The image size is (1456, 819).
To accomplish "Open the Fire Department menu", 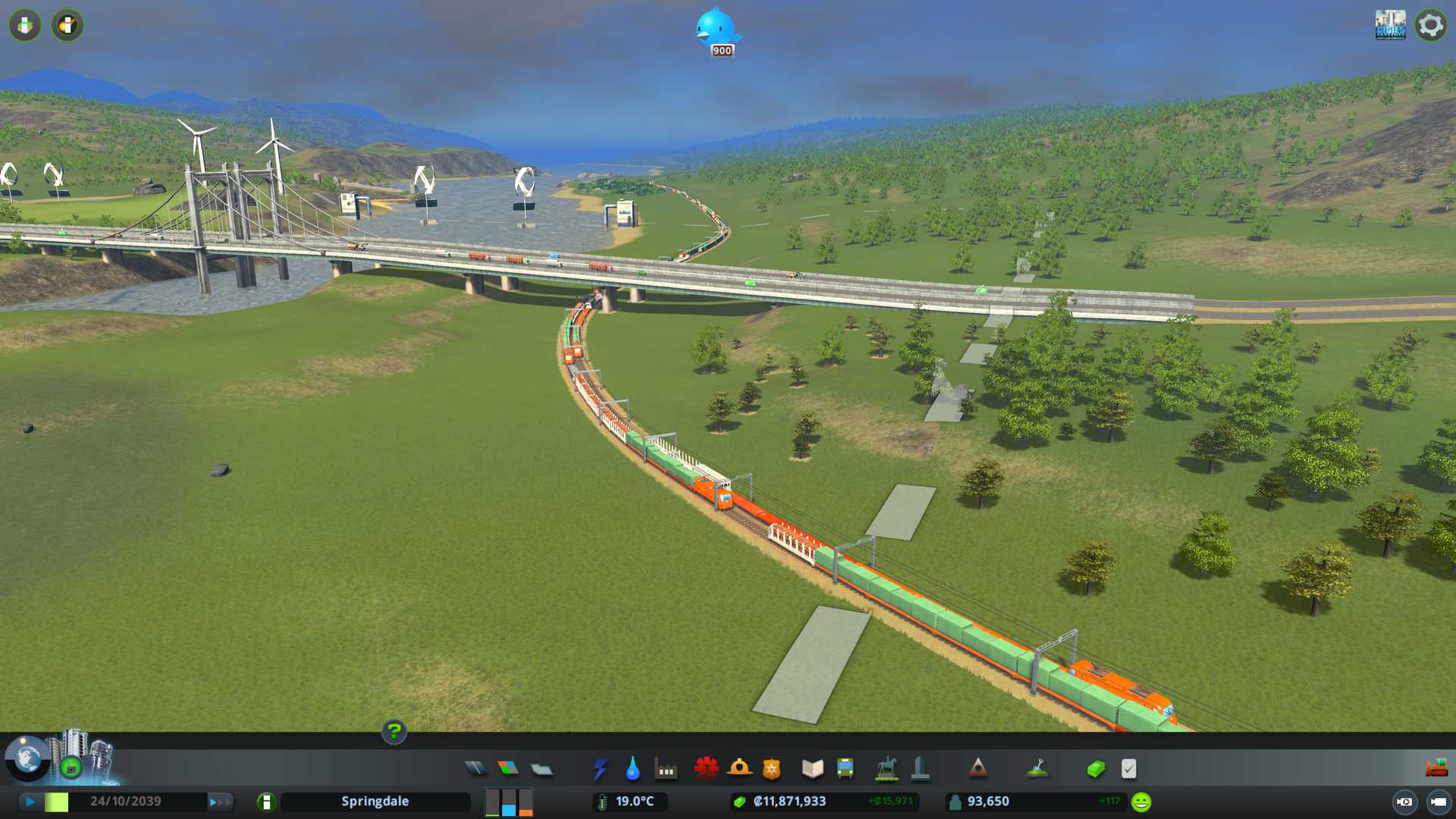I will (x=739, y=769).
